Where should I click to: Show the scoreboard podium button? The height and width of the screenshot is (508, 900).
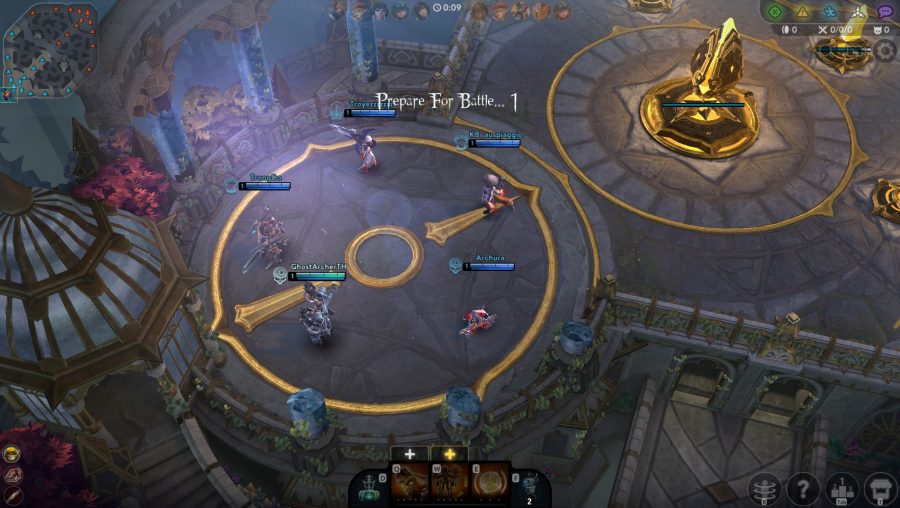click(843, 489)
